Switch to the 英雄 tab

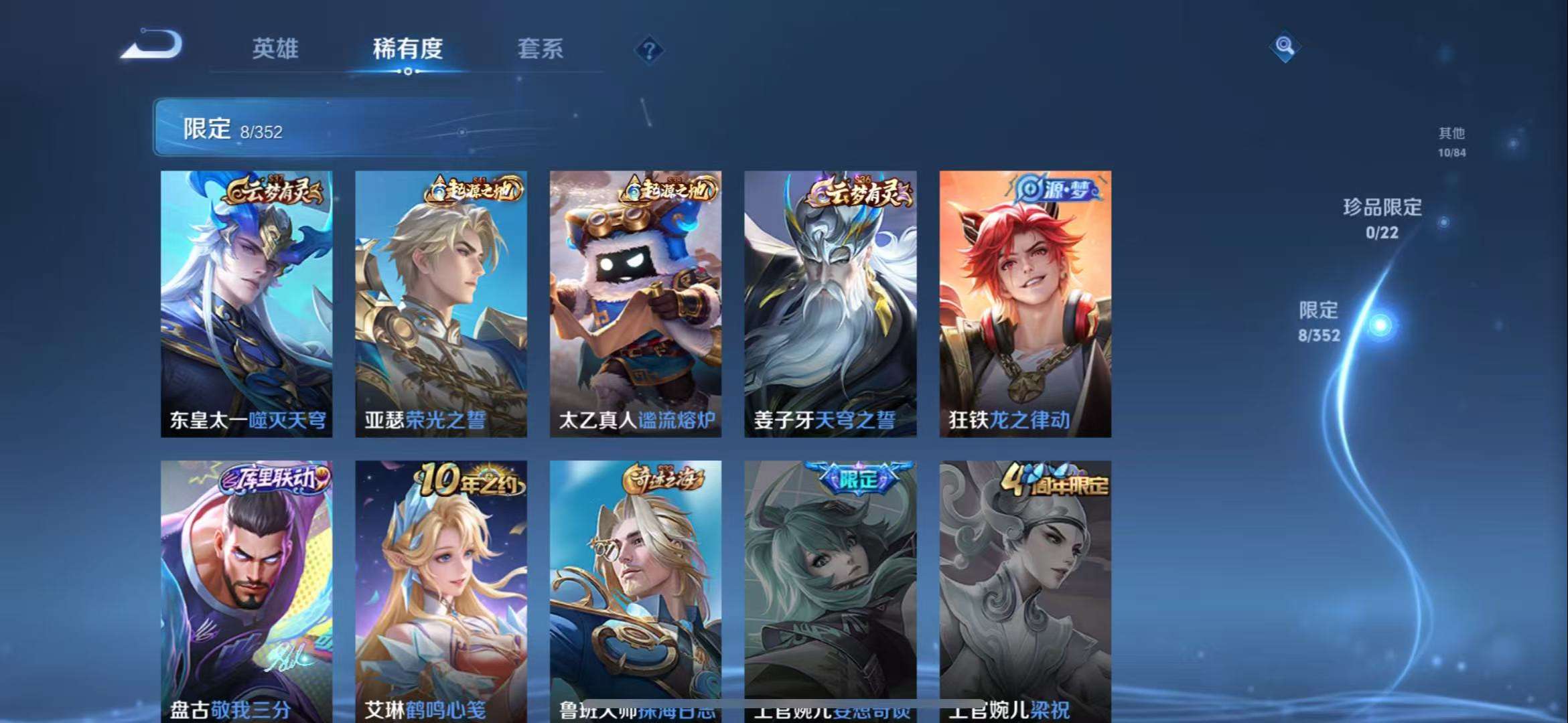point(278,50)
